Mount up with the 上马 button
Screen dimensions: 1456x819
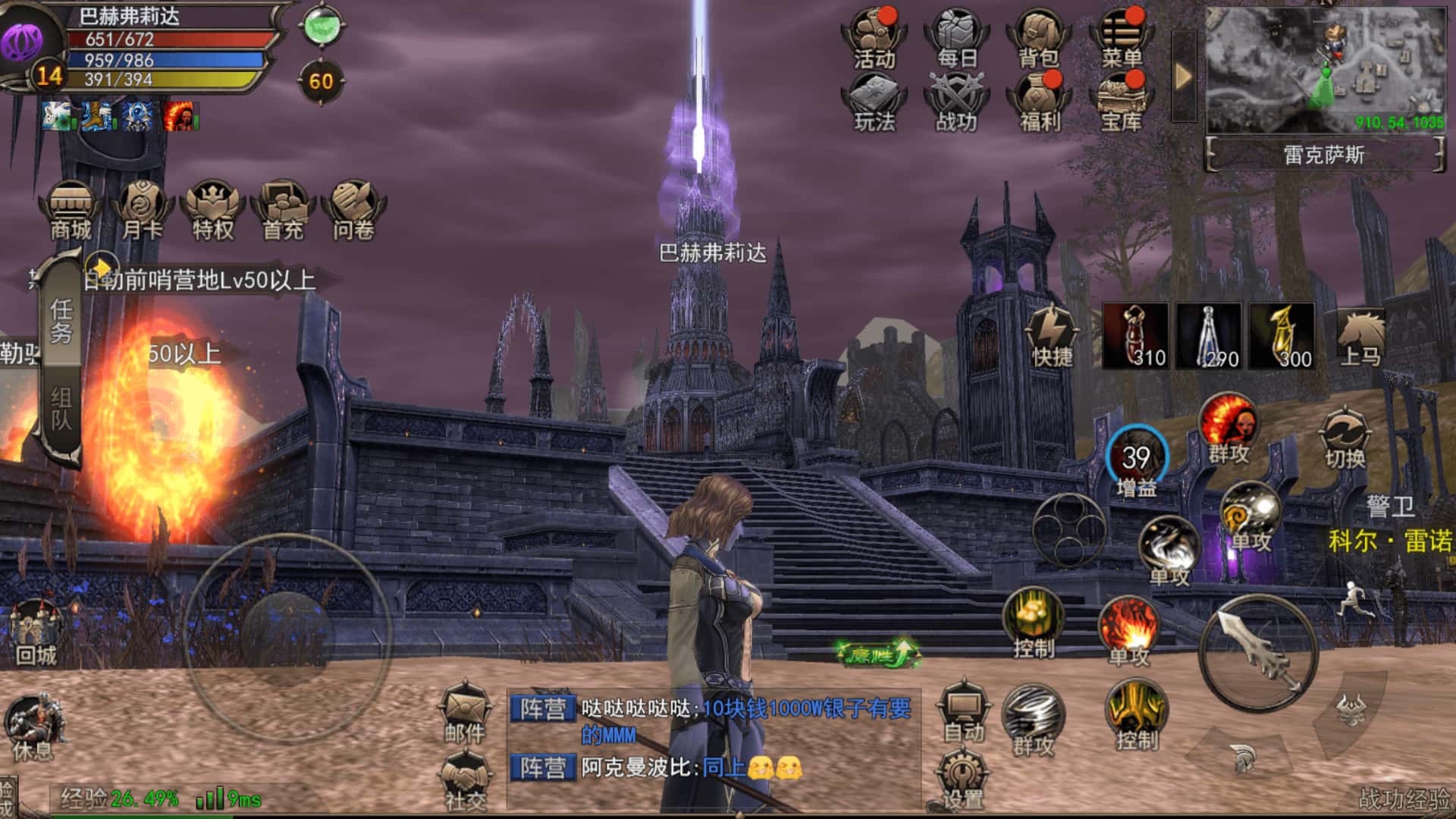pos(1360,337)
